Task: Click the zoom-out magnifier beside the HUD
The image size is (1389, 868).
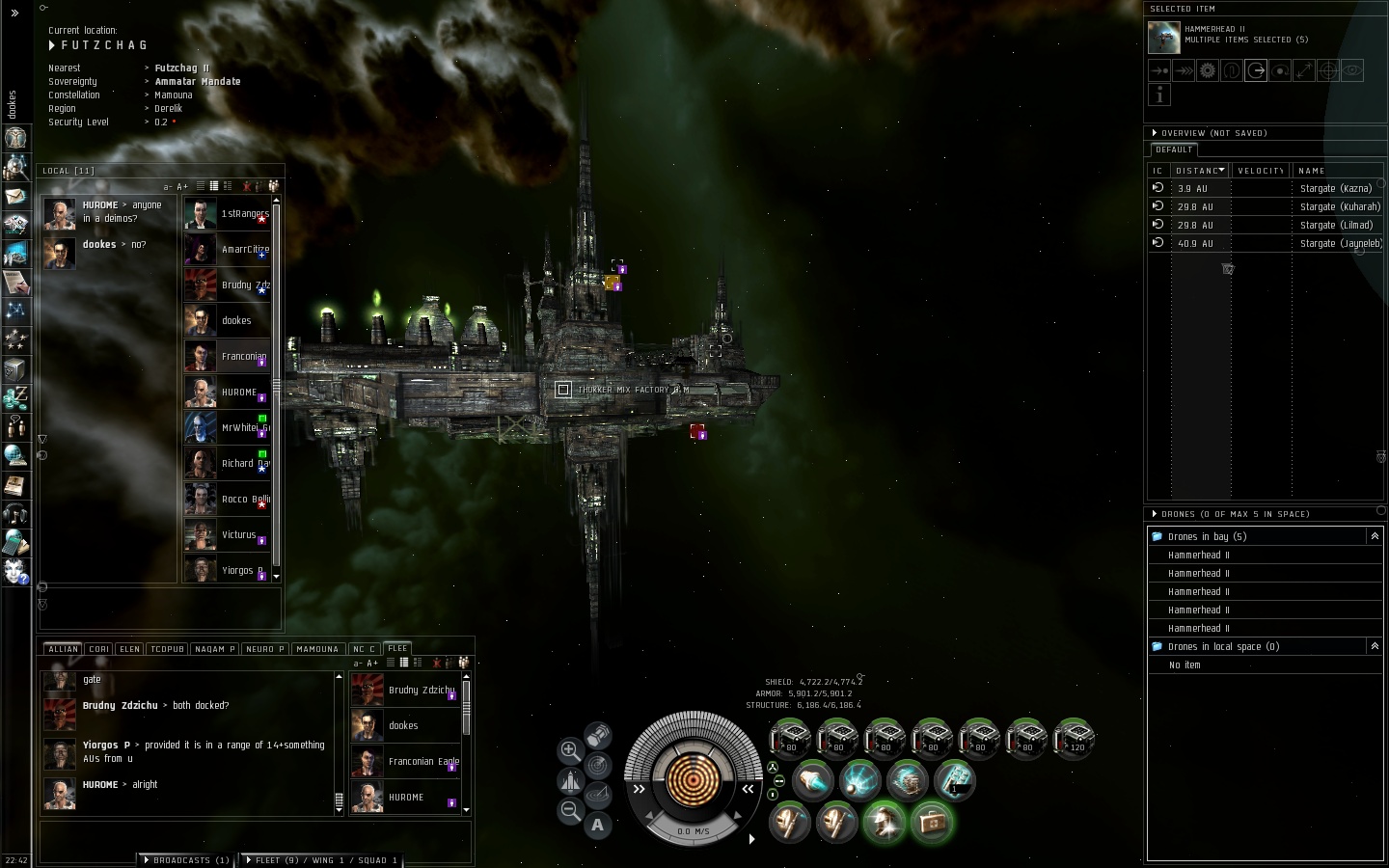Action: 570,811
